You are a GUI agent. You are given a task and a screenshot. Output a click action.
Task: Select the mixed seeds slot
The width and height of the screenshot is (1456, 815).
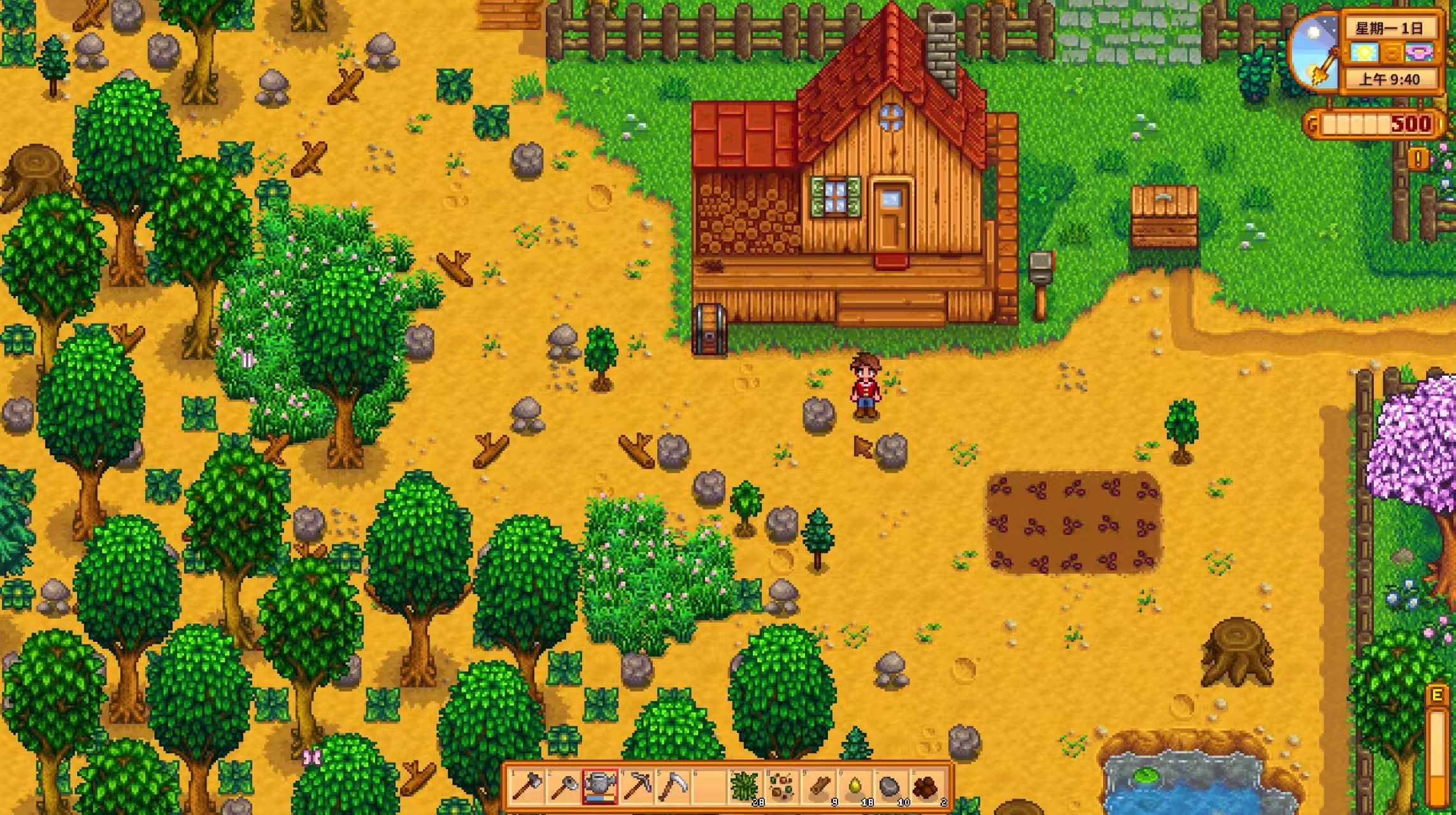point(781,787)
